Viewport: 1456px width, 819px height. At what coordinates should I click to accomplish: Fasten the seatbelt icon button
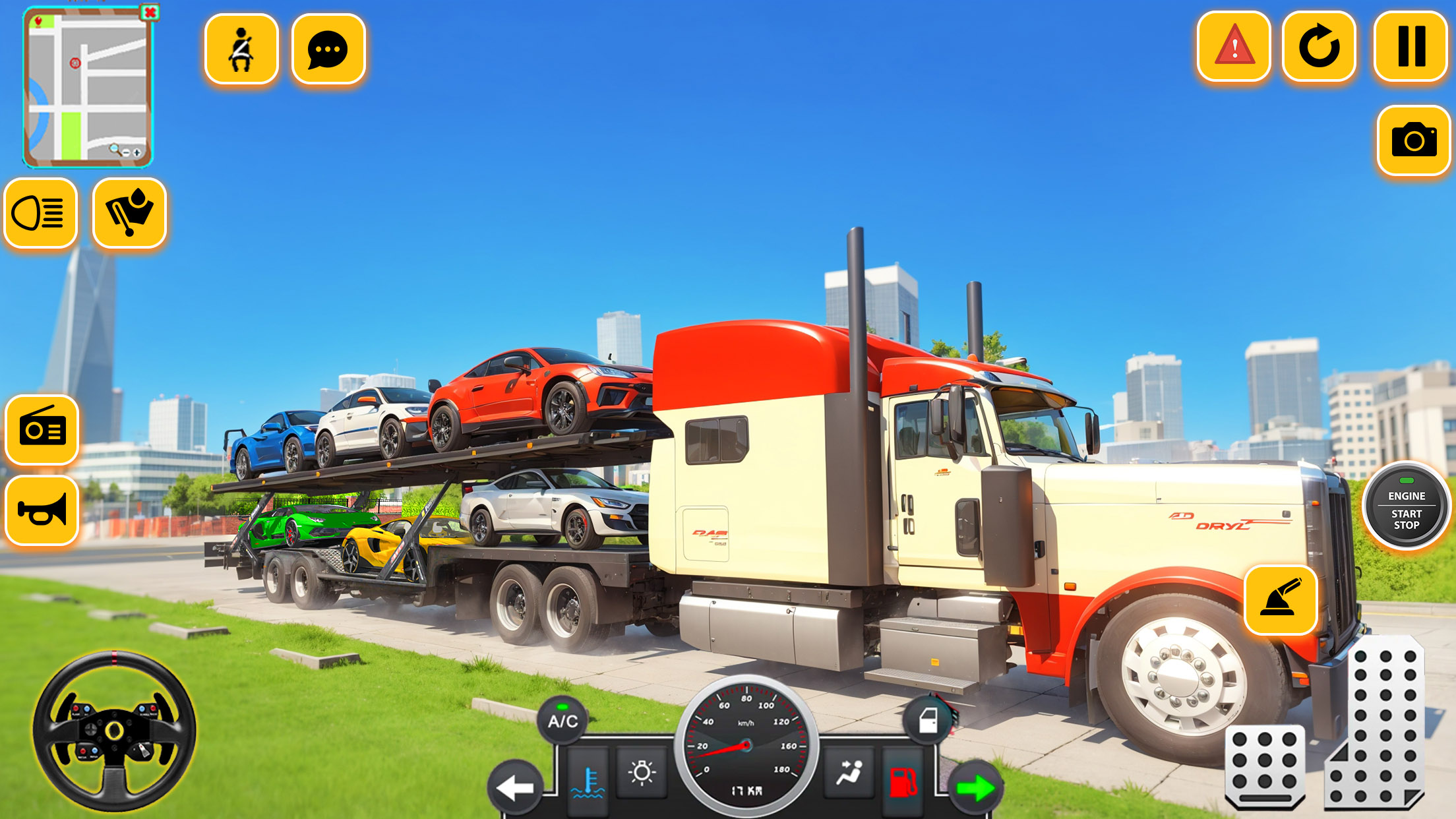click(241, 49)
